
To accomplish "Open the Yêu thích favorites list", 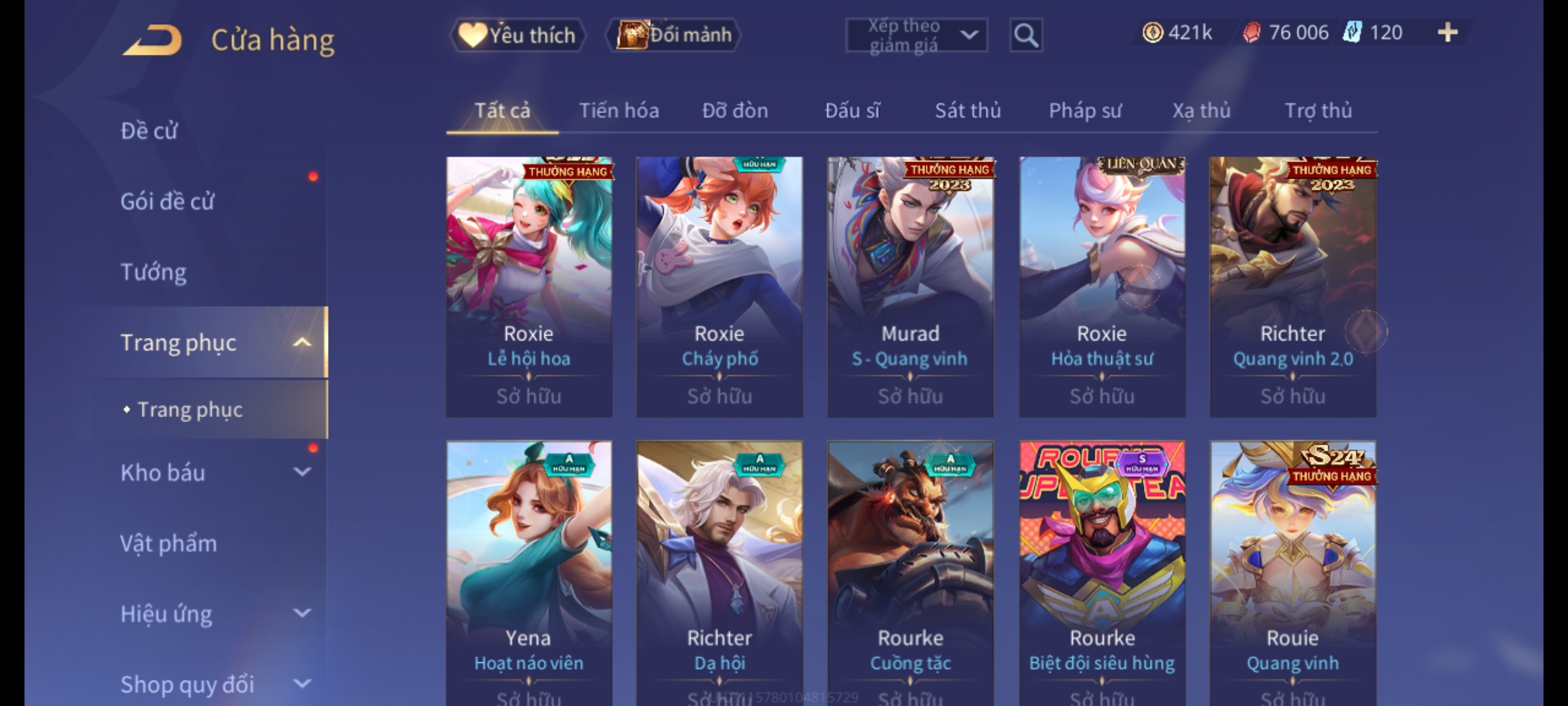I will point(518,35).
